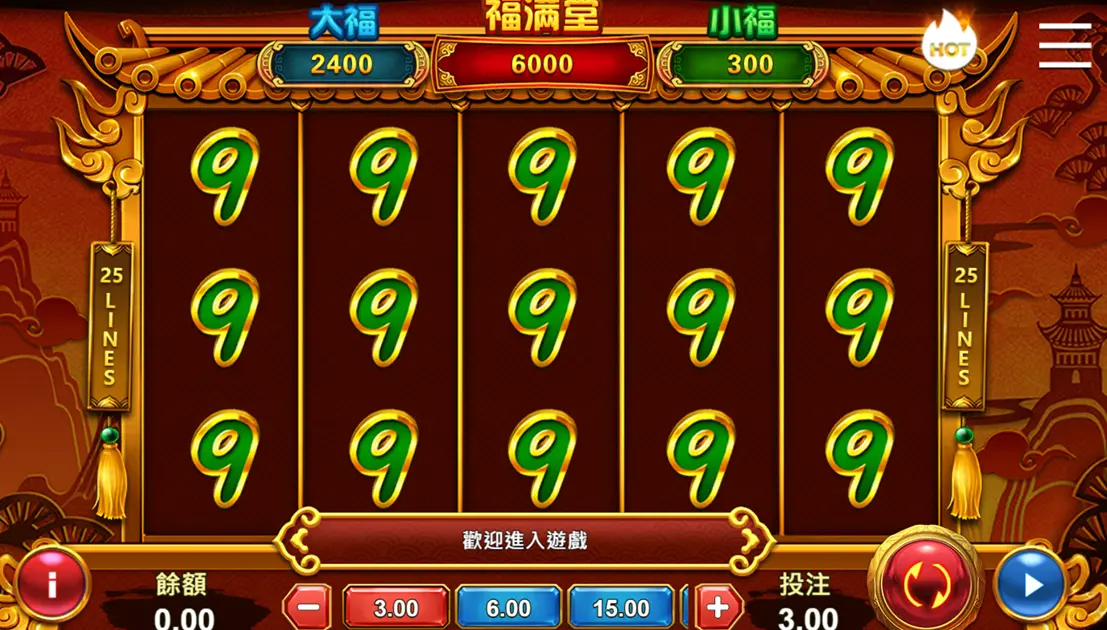Select the 3.00 bet amount
The image size is (1107, 630).
point(396,607)
